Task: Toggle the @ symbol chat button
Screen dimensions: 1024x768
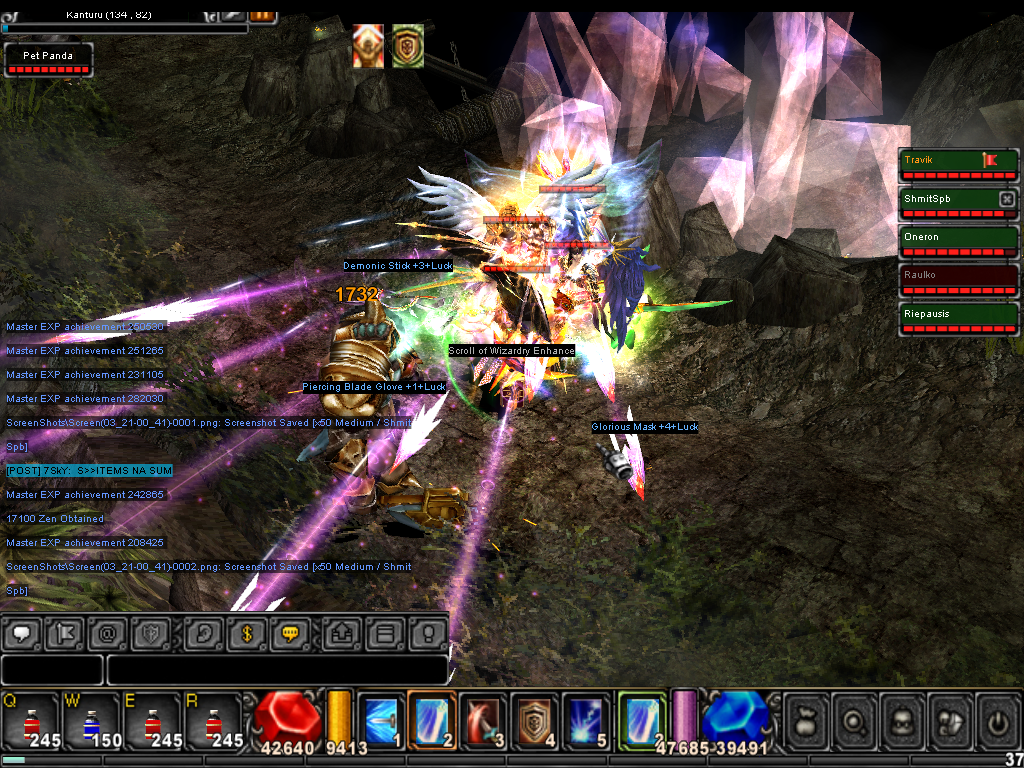Action: click(107, 634)
